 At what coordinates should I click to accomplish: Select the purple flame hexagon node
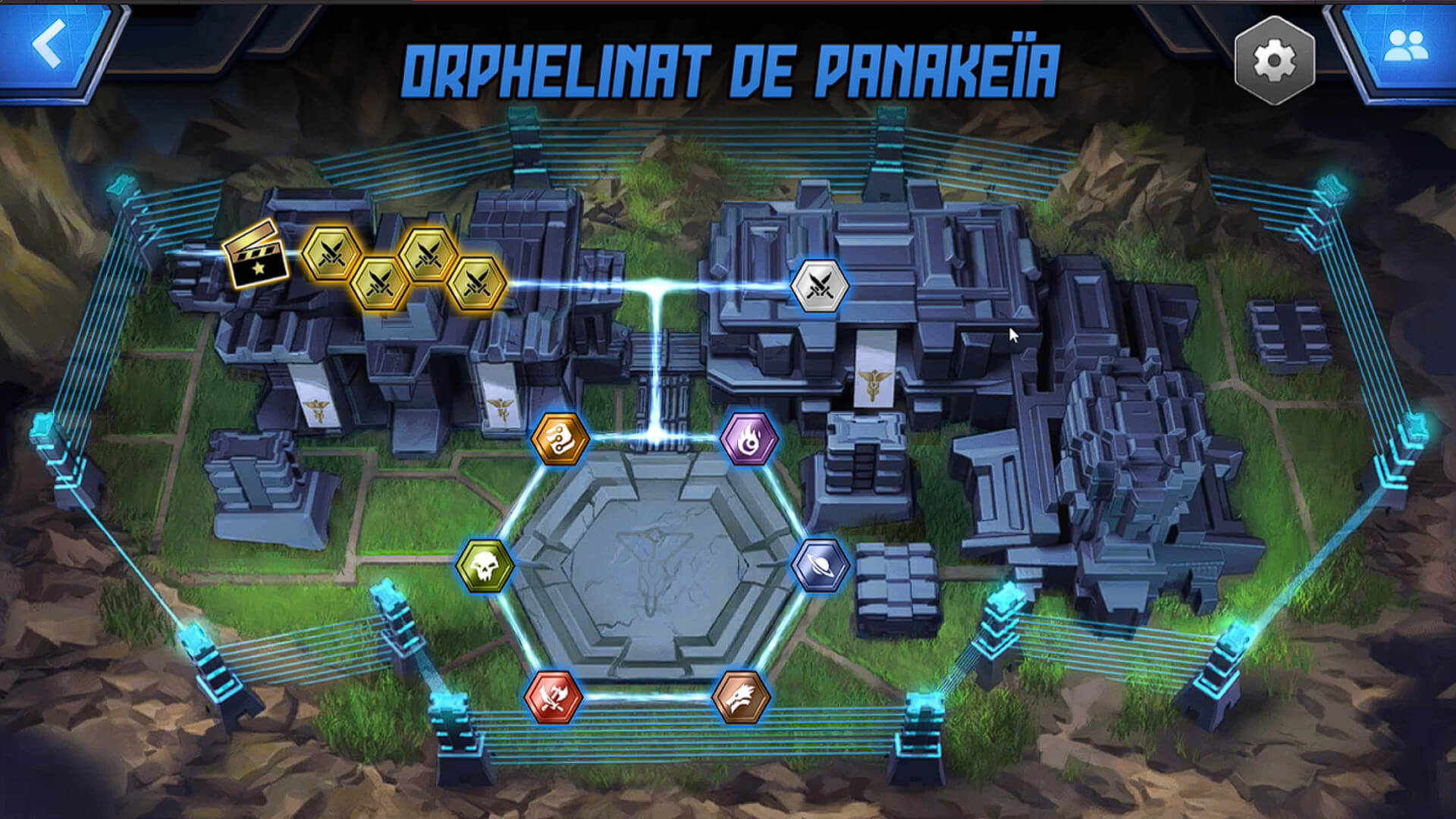pyautogui.click(x=748, y=438)
